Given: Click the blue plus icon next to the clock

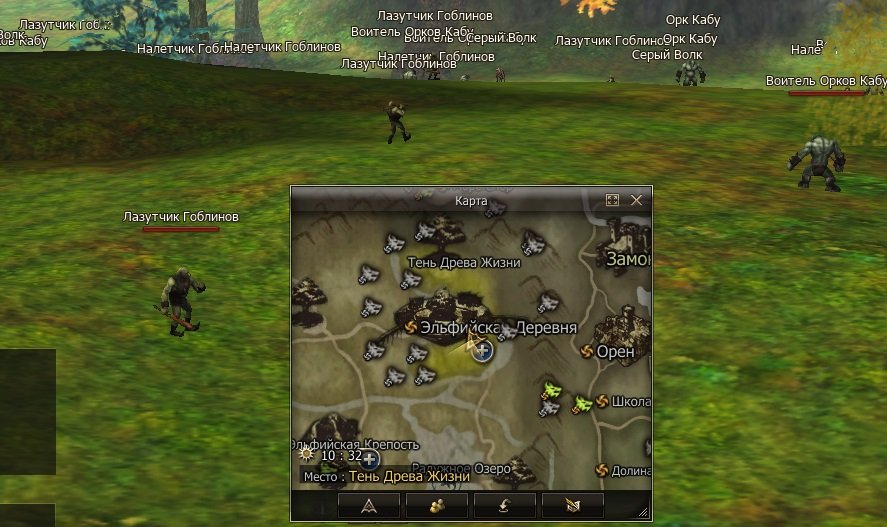Looking at the screenshot, I should [369, 459].
